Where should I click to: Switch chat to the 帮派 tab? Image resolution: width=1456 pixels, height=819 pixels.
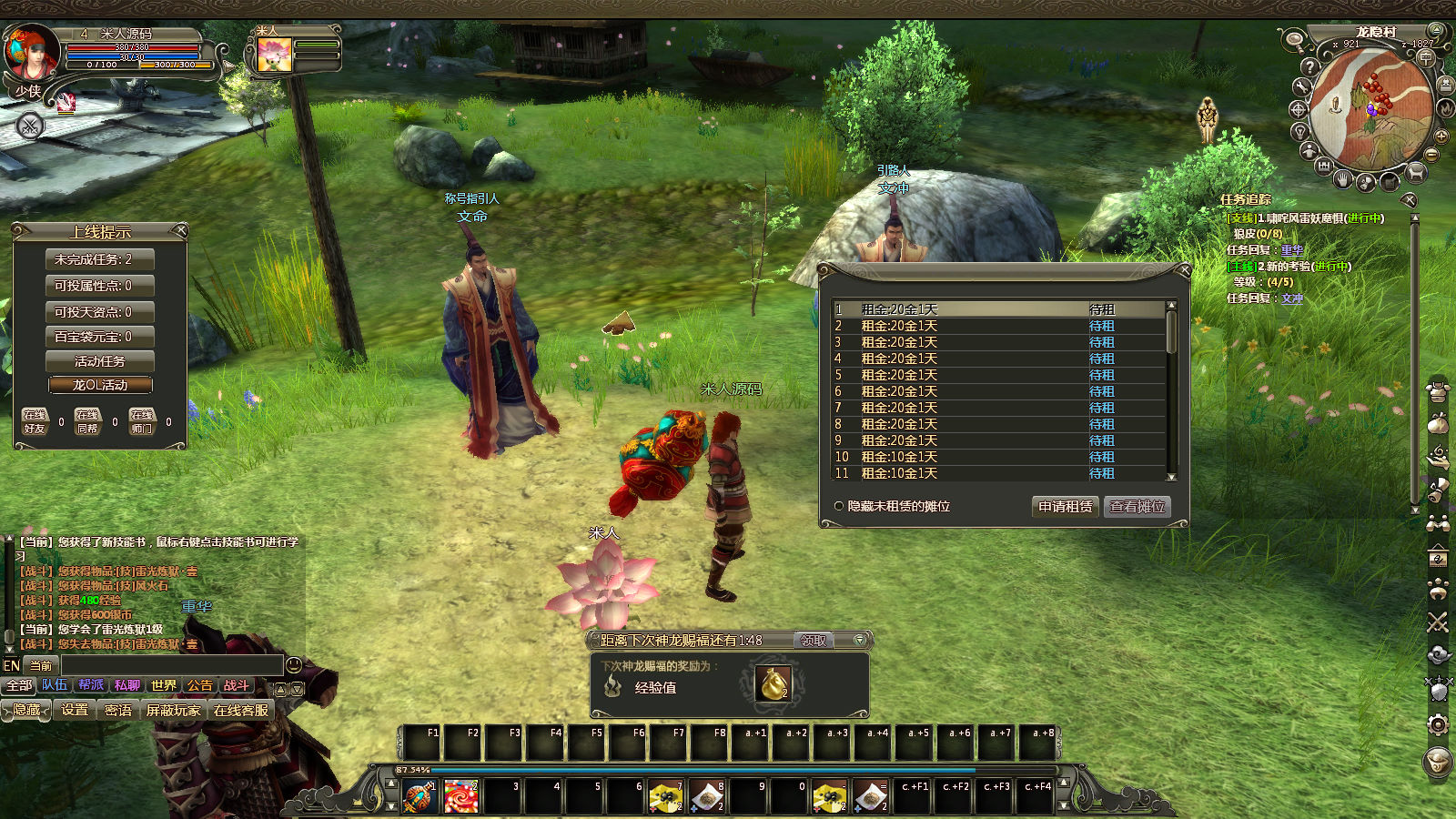coord(91,685)
